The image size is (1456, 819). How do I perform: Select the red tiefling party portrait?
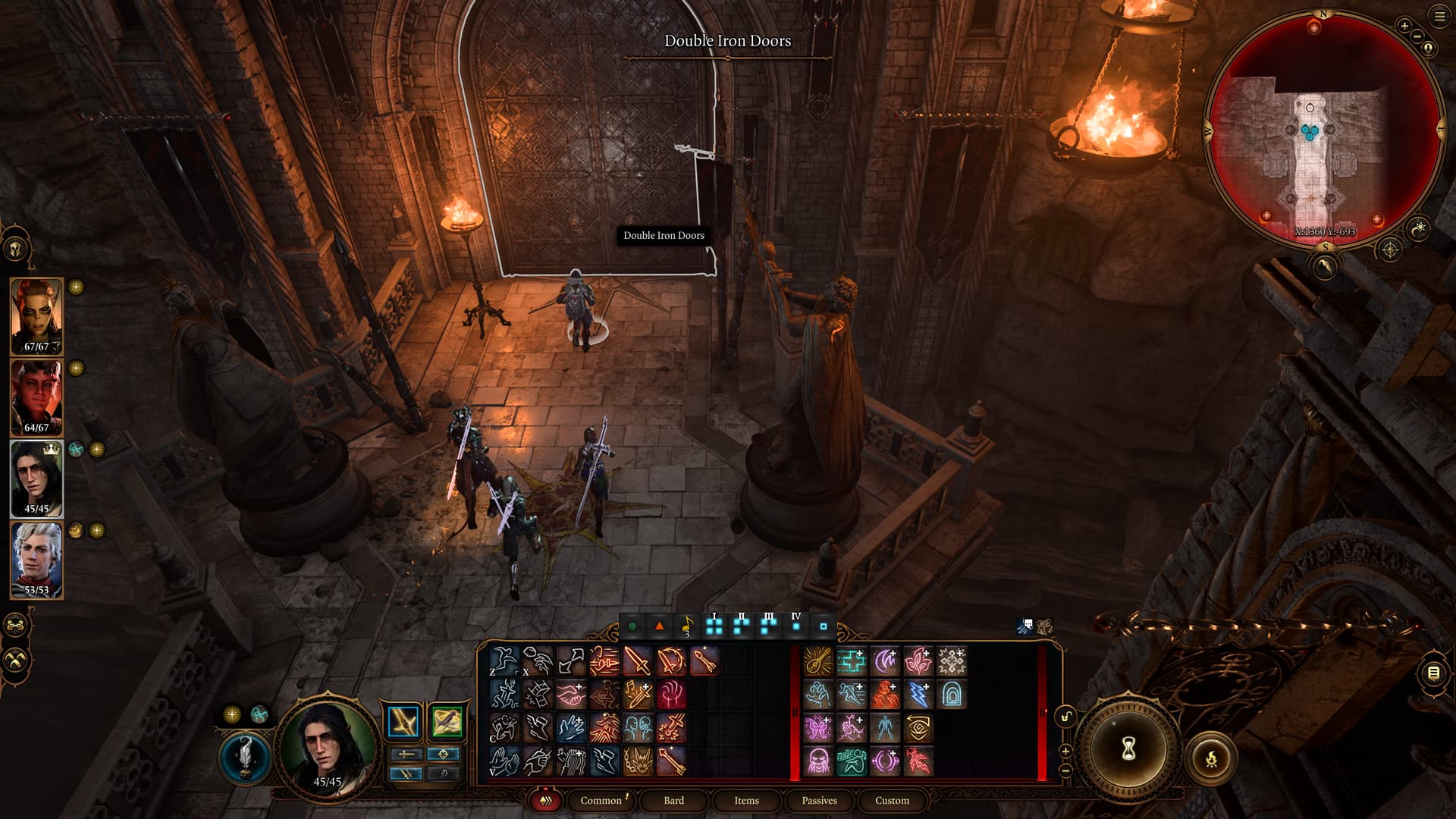coord(36,397)
